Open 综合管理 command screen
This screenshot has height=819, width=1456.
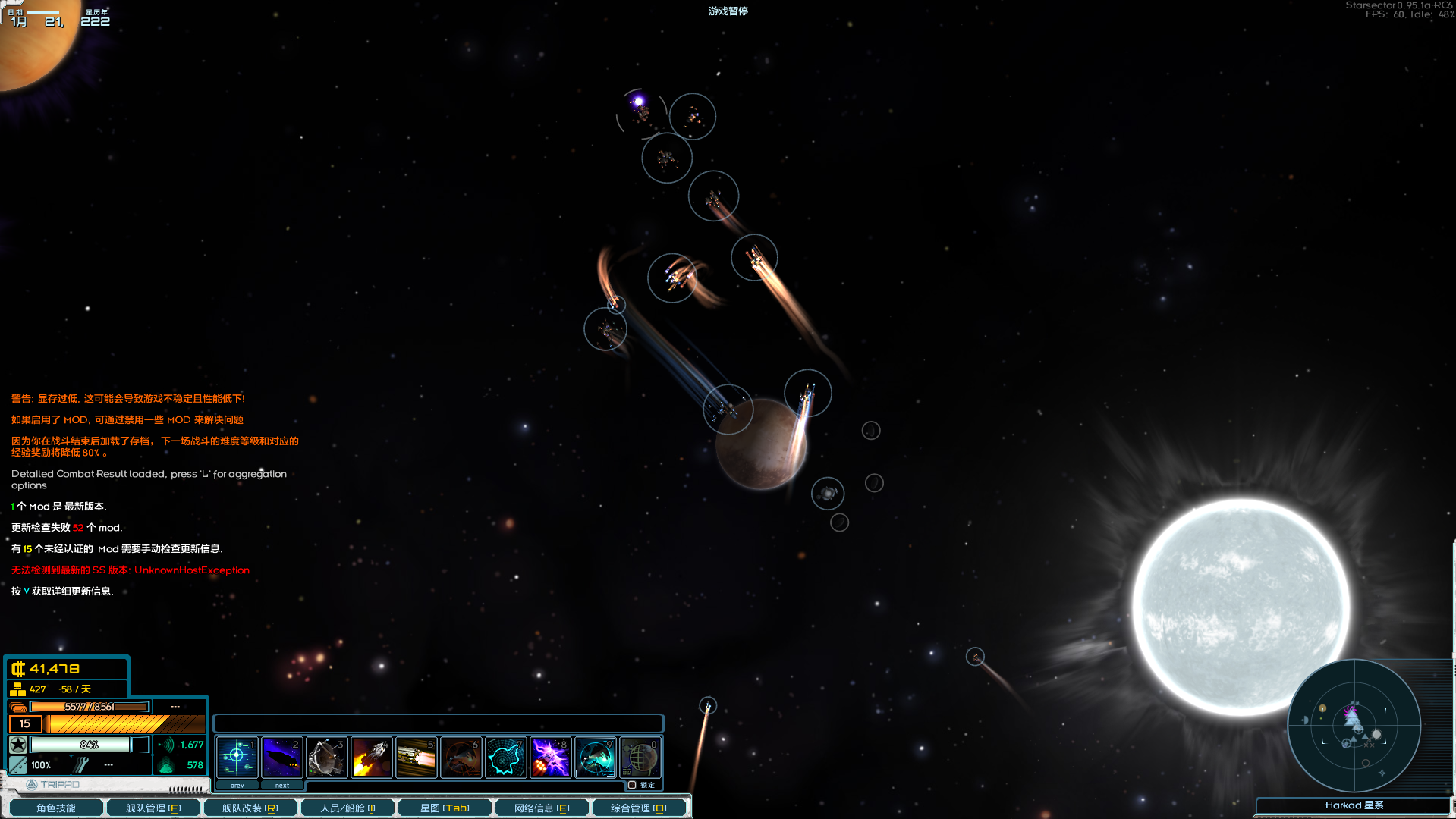tap(639, 808)
